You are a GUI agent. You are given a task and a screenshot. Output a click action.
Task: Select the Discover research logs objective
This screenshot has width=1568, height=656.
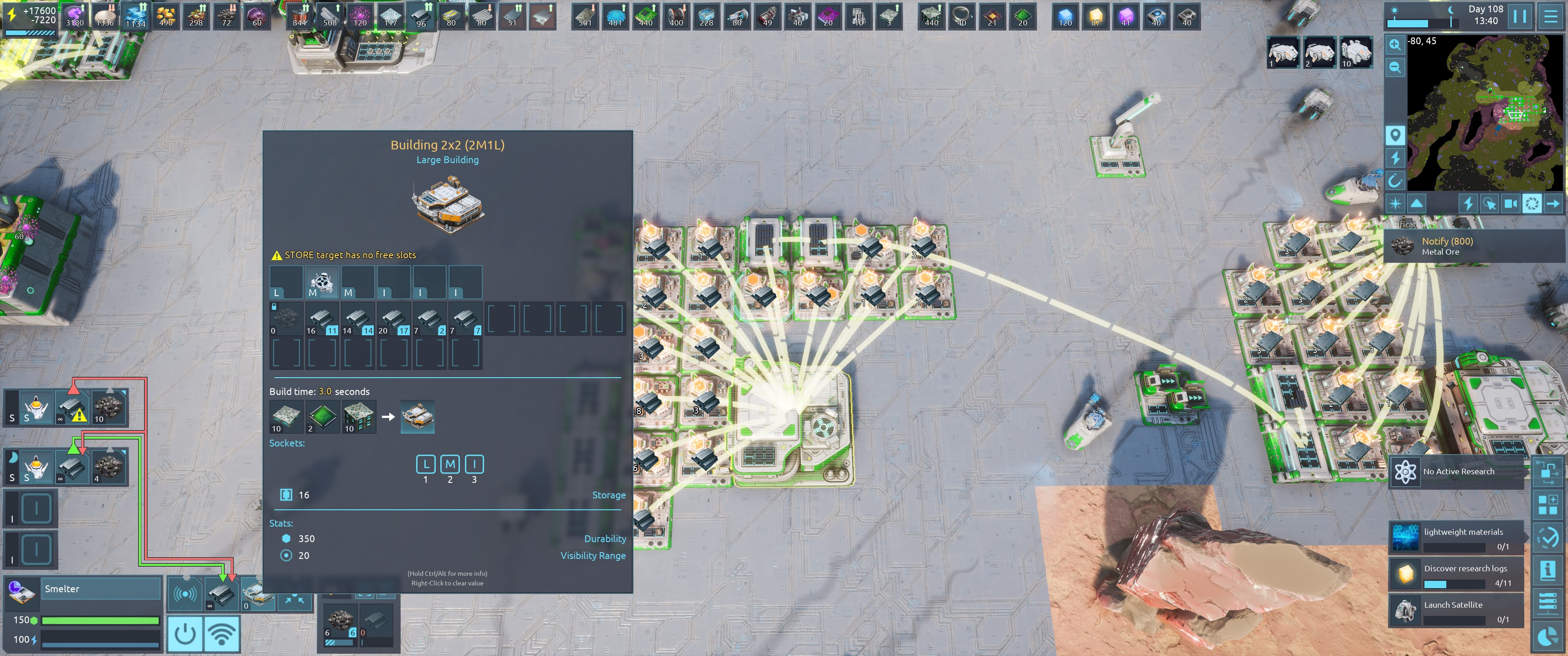click(x=1457, y=574)
